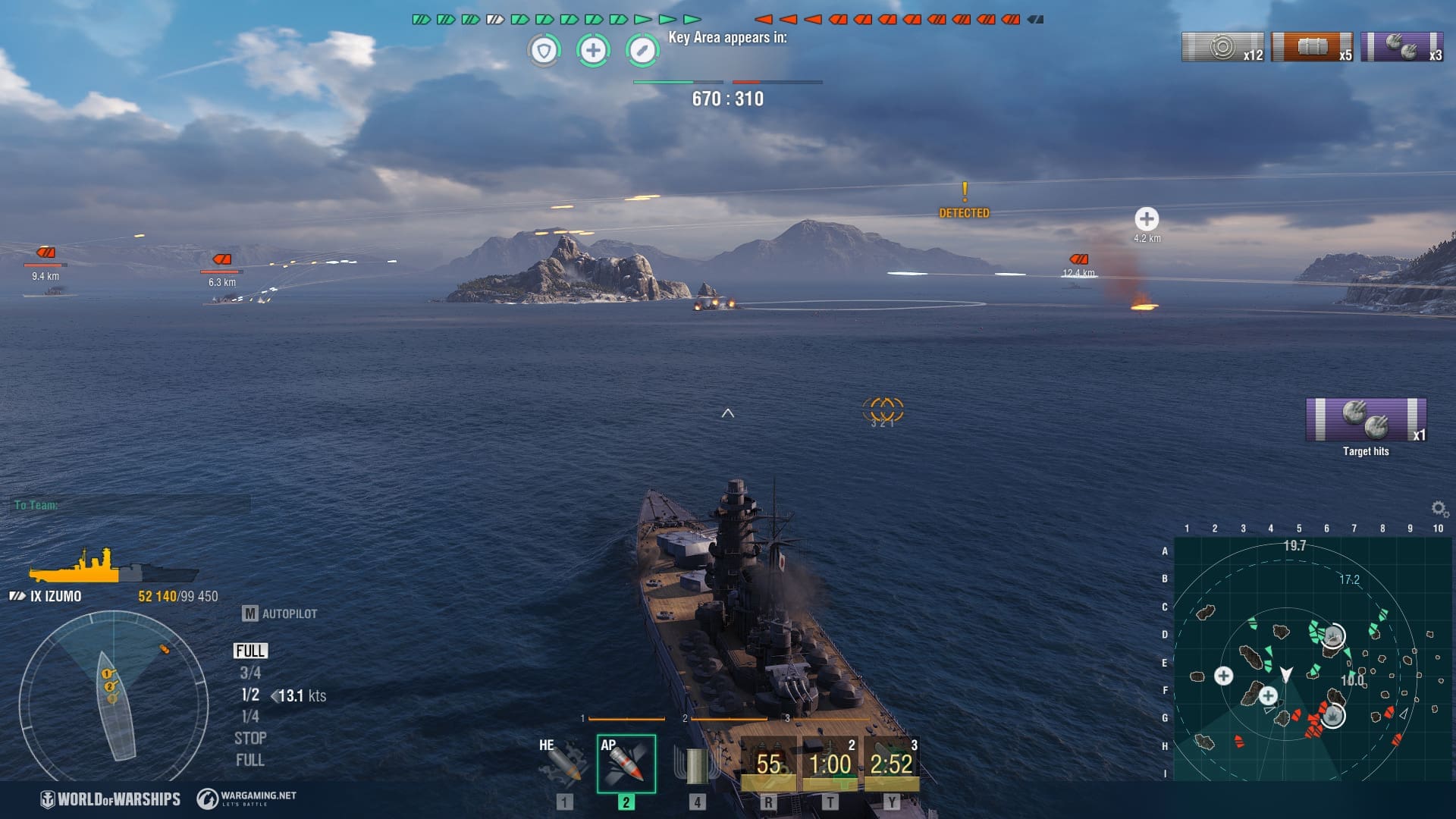This screenshot has height=819, width=1456.
Task: Switch to AP shells
Action: (626, 764)
